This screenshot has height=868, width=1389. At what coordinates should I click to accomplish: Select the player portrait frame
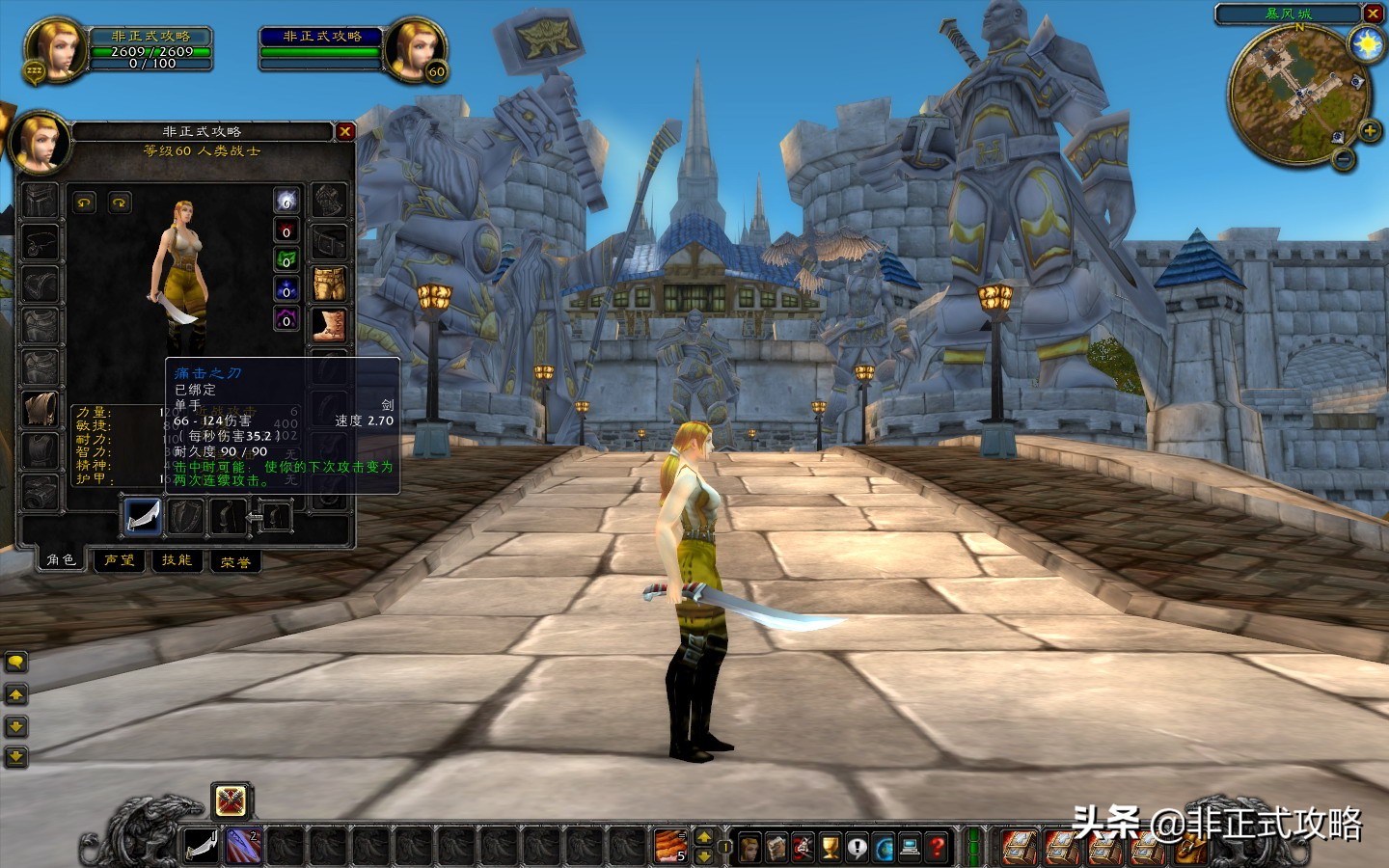pyautogui.click(x=55, y=48)
